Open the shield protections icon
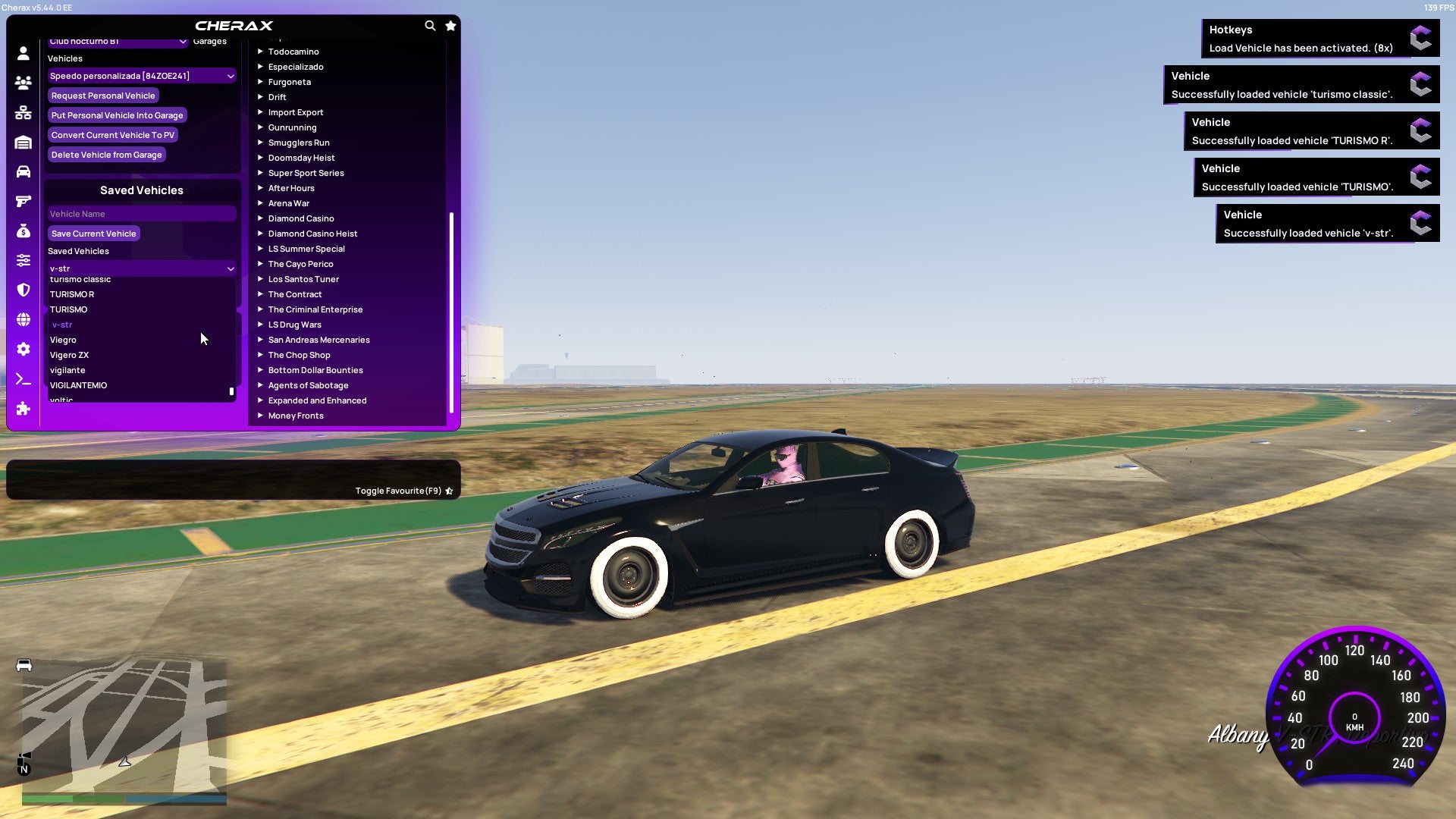Viewport: 1456px width, 819px height. pos(23,288)
